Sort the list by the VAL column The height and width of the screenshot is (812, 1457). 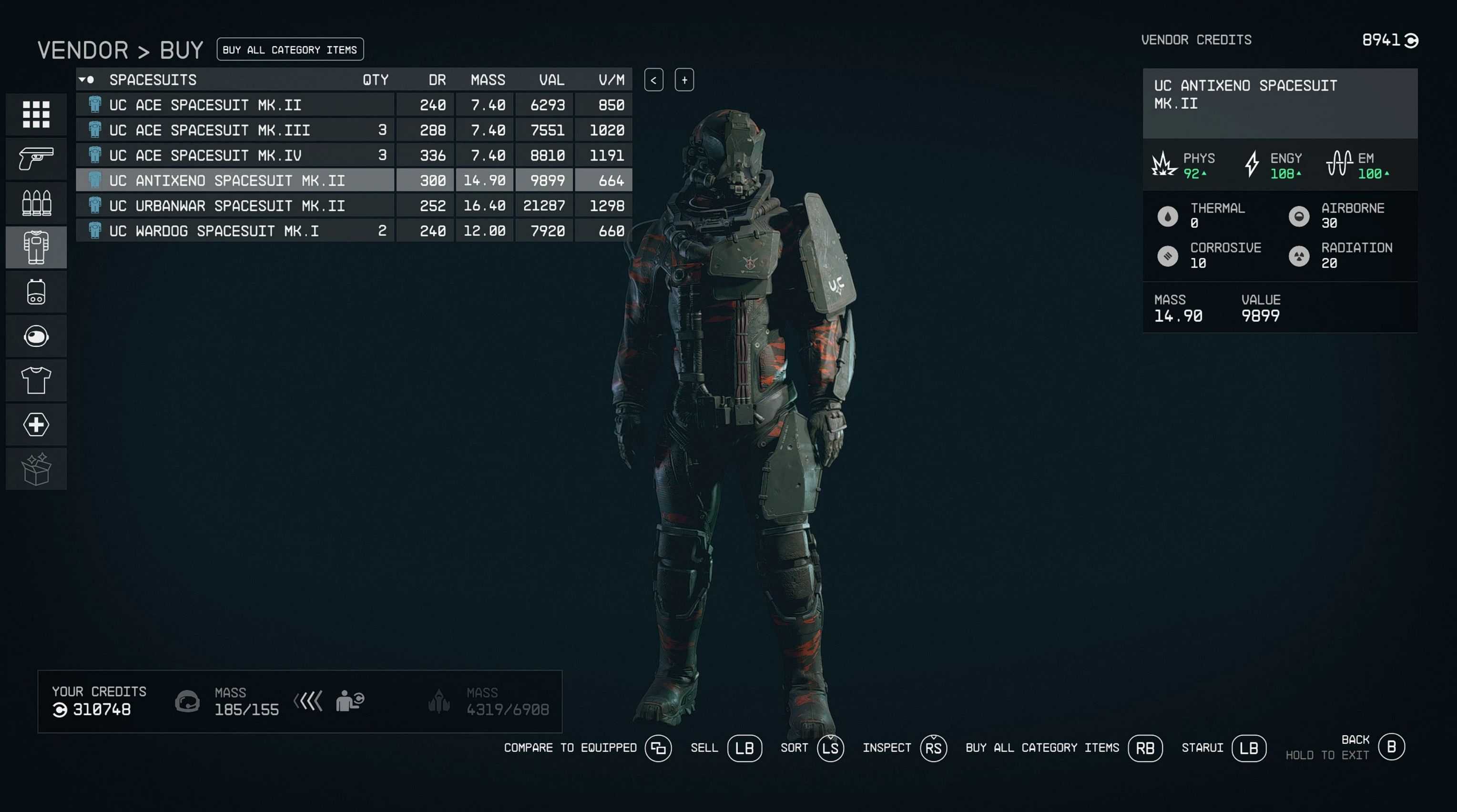(x=551, y=81)
